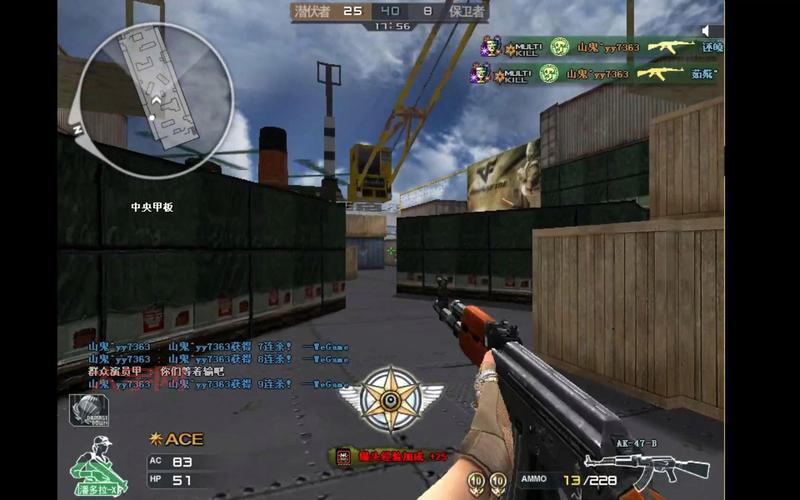Click the green soldier character portrait

point(98,467)
